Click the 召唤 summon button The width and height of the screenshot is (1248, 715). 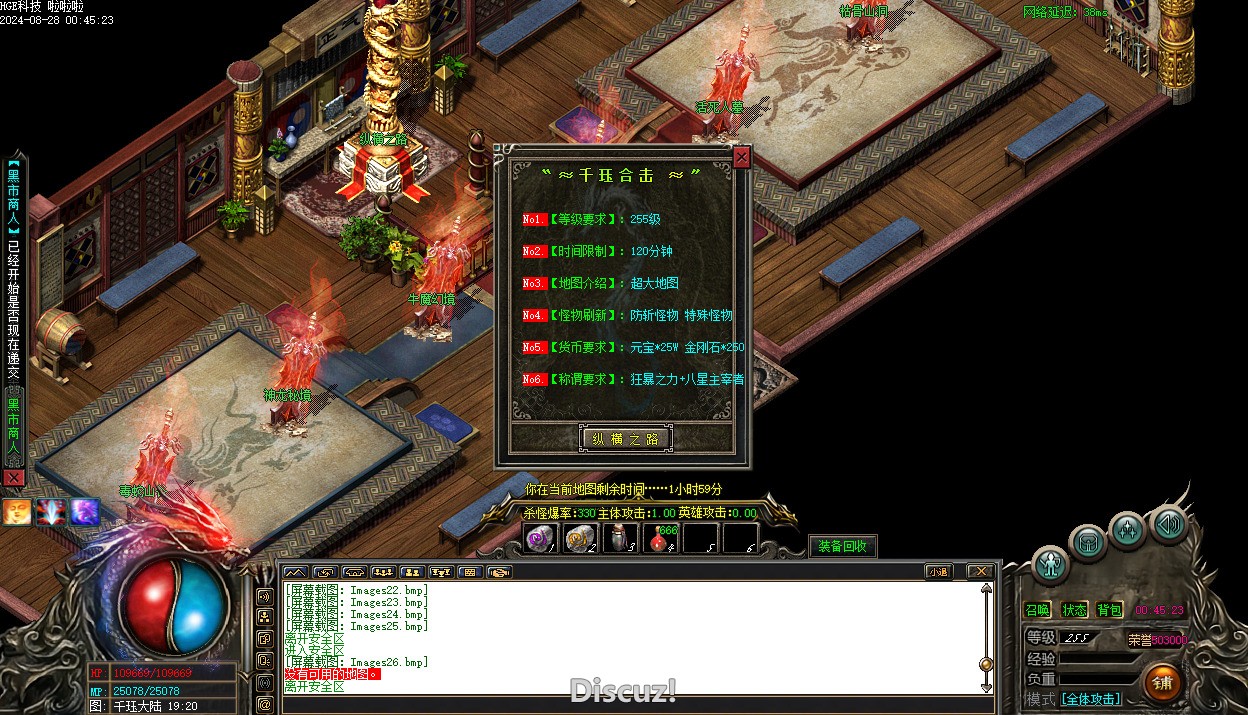coord(1038,610)
